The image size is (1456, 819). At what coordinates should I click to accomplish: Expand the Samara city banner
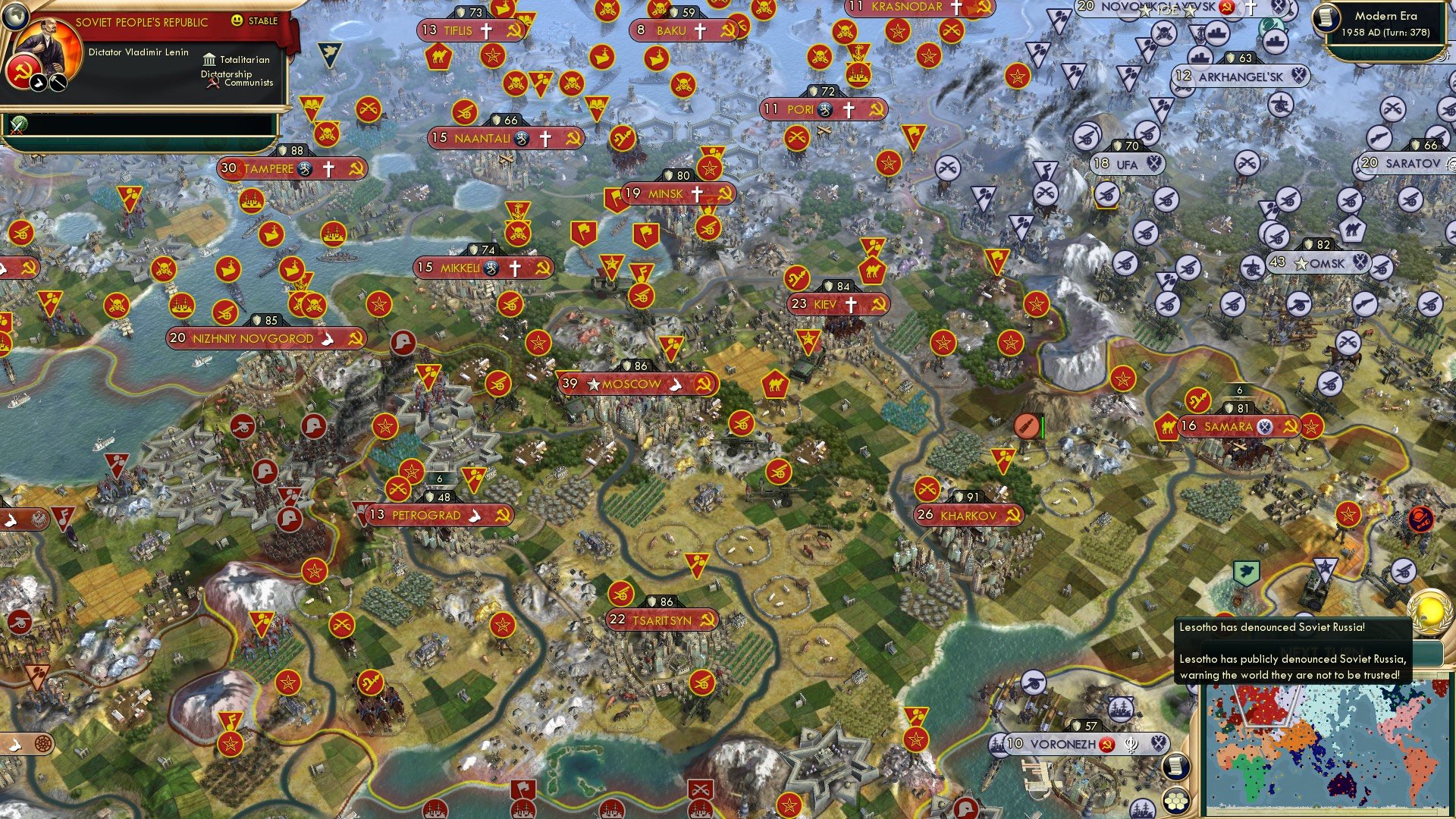point(1227,427)
